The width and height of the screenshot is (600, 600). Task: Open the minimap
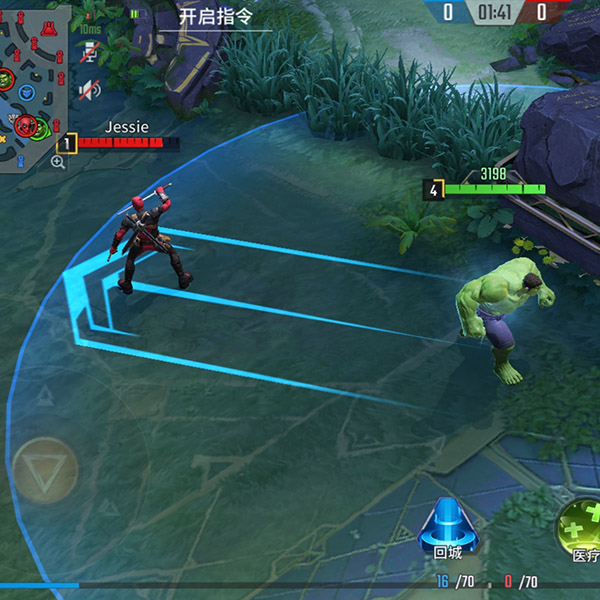pos(33,85)
